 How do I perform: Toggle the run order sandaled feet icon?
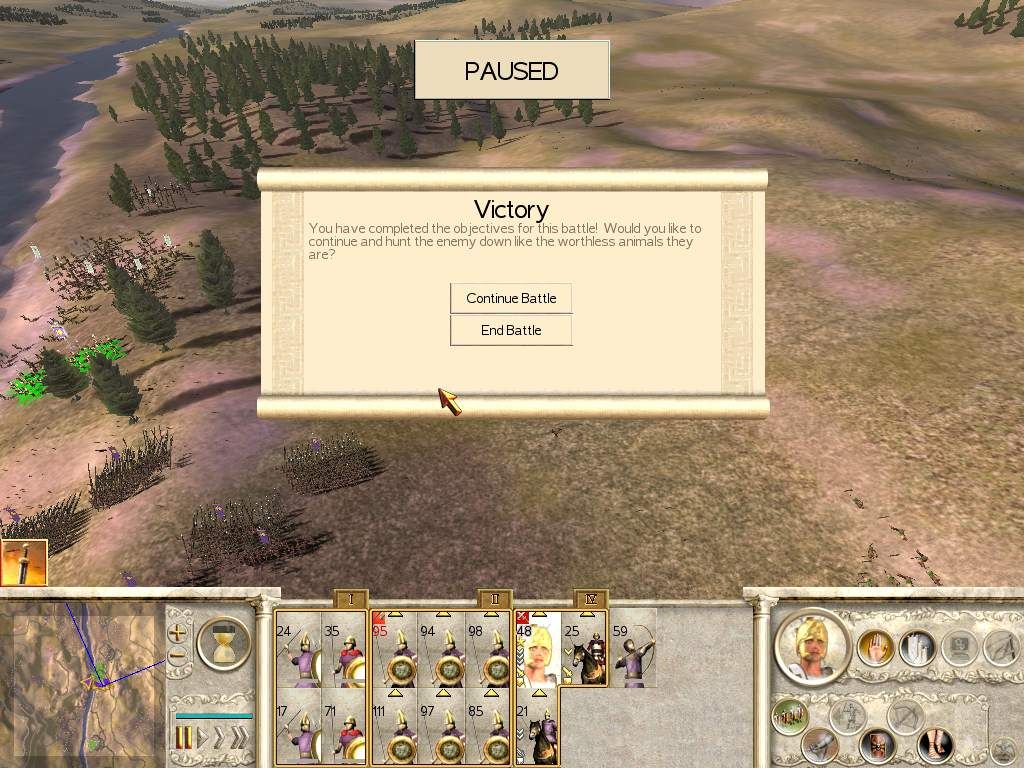coord(935,745)
